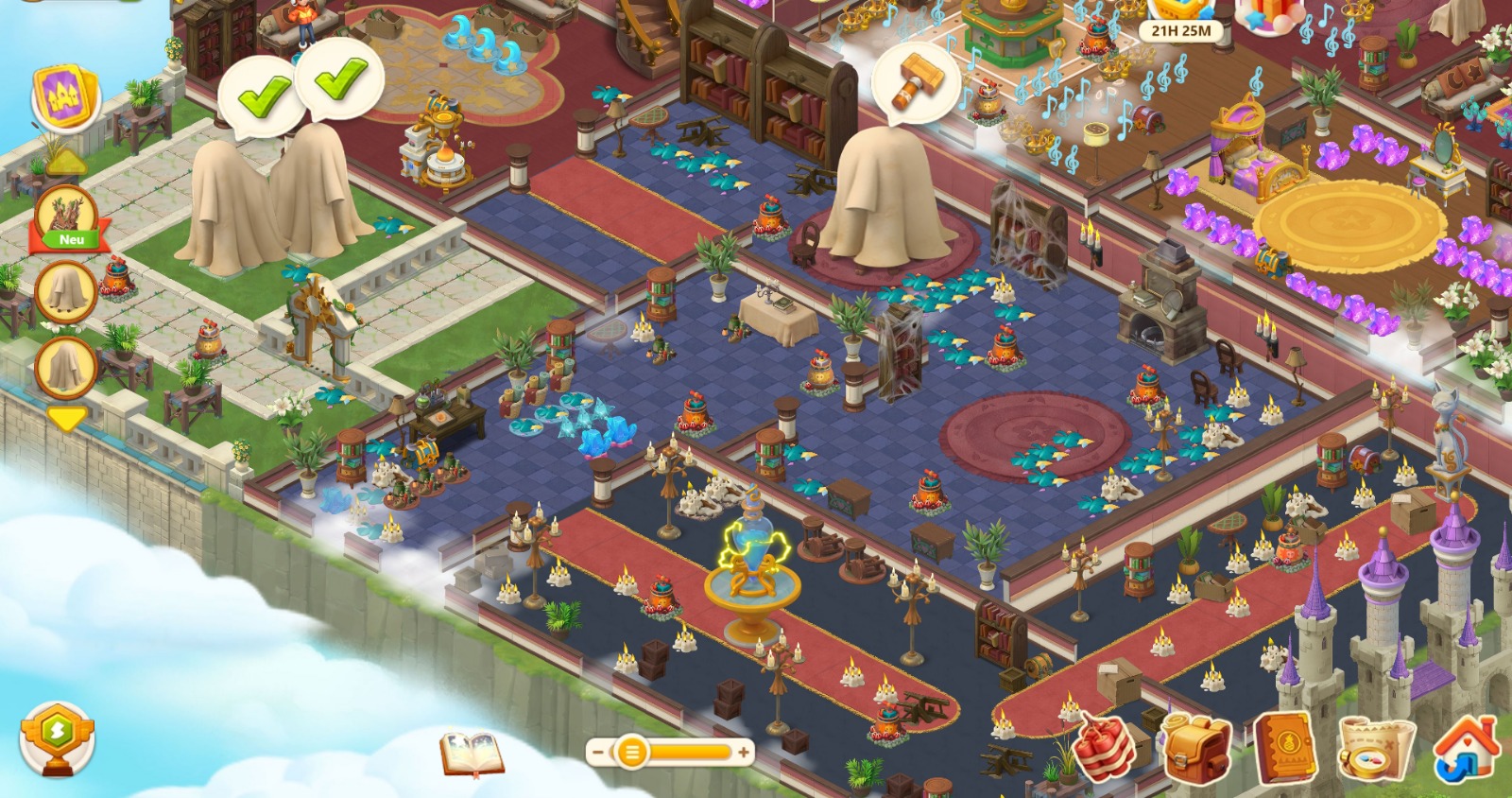Zoom in with the plus button
This screenshot has width=1512, height=798.
coord(744,753)
